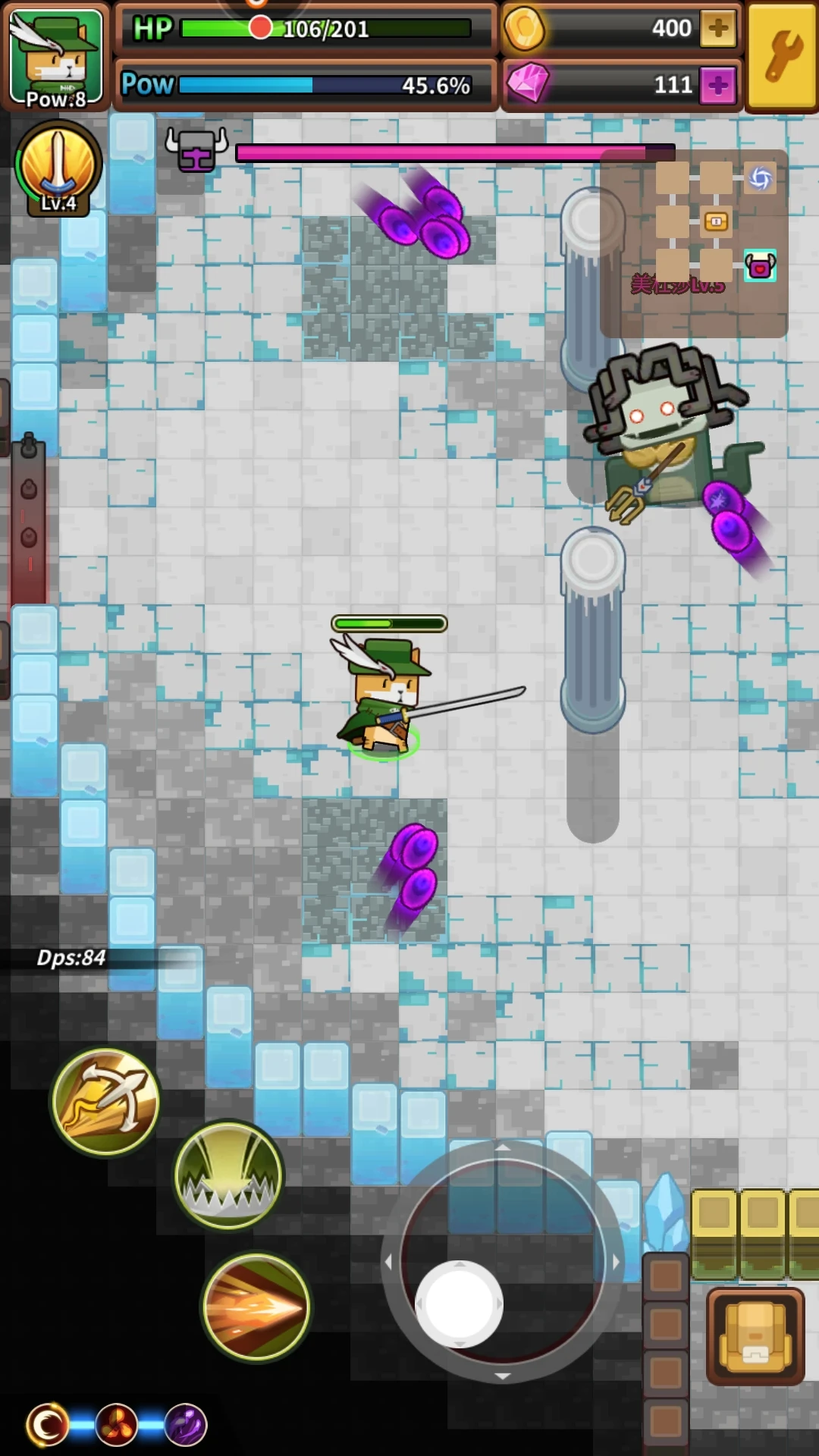Open the dungeon room minimap
Screen dimensions: 819x1456
click(x=694, y=243)
